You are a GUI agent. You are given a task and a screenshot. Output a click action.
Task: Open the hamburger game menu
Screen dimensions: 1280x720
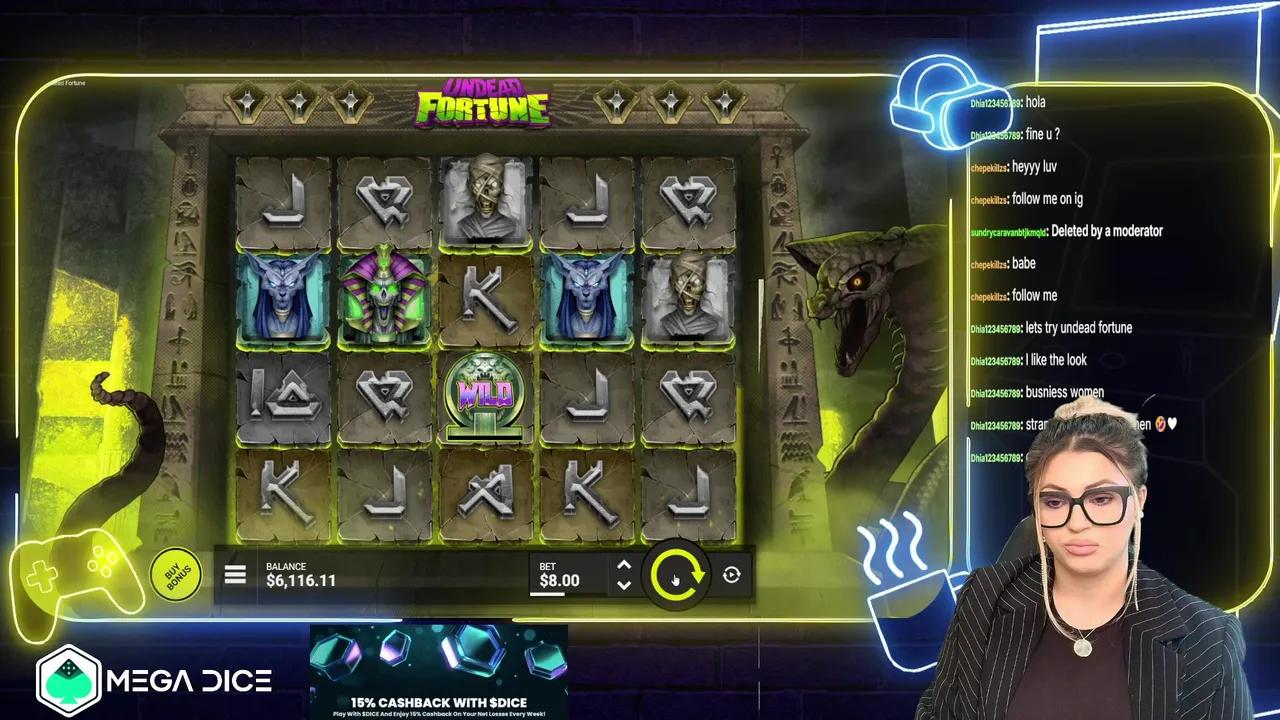pos(235,575)
